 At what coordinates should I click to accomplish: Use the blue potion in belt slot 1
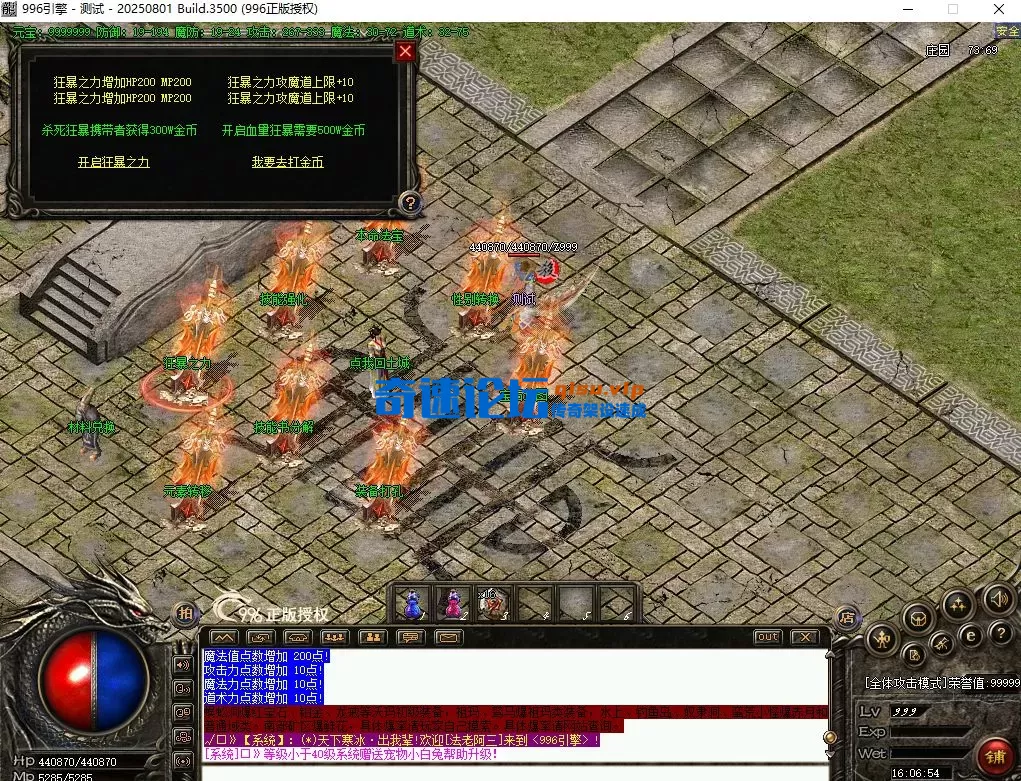[411, 603]
